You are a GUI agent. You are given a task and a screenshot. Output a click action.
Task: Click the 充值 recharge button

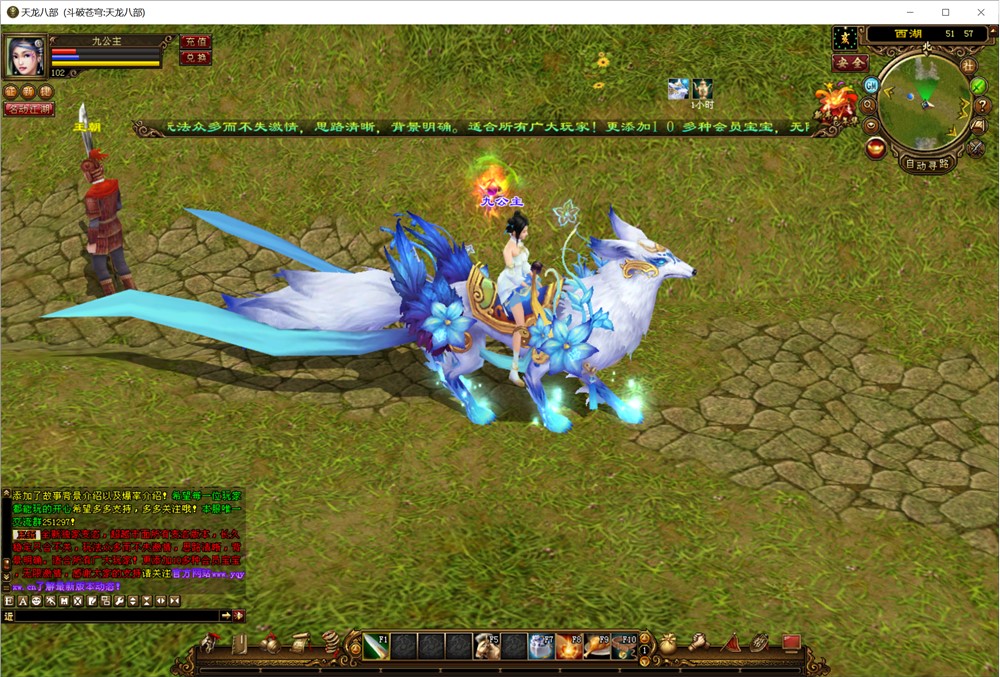[195, 42]
